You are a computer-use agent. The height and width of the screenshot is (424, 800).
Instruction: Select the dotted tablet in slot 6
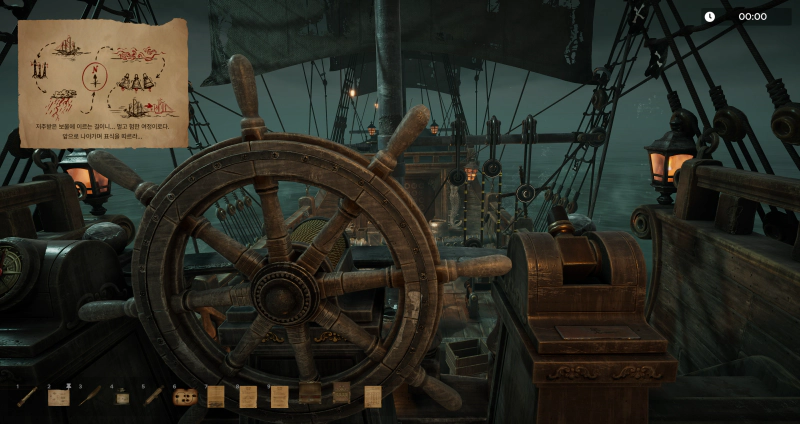point(184,397)
